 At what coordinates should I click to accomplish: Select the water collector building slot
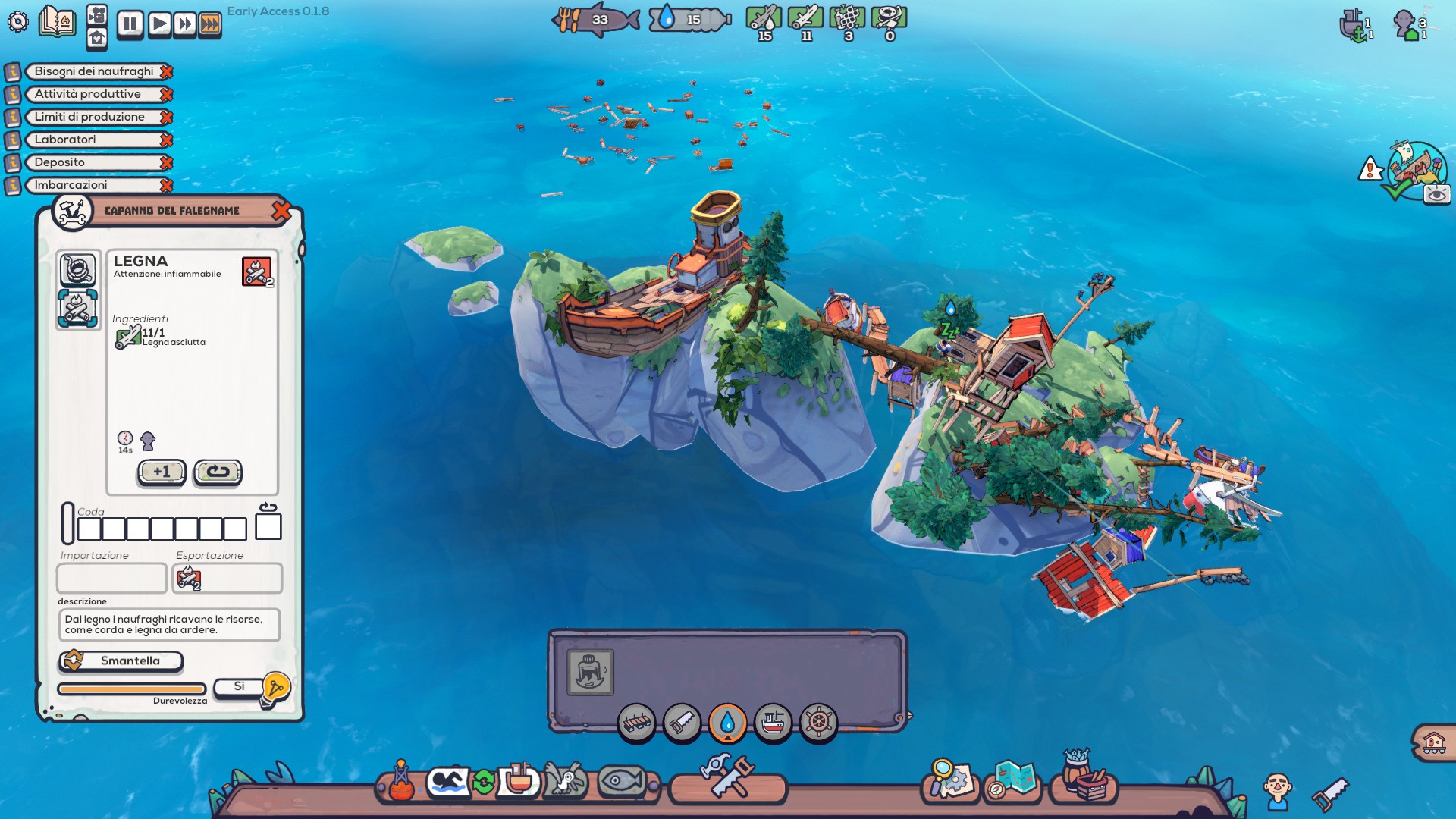point(590,672)
